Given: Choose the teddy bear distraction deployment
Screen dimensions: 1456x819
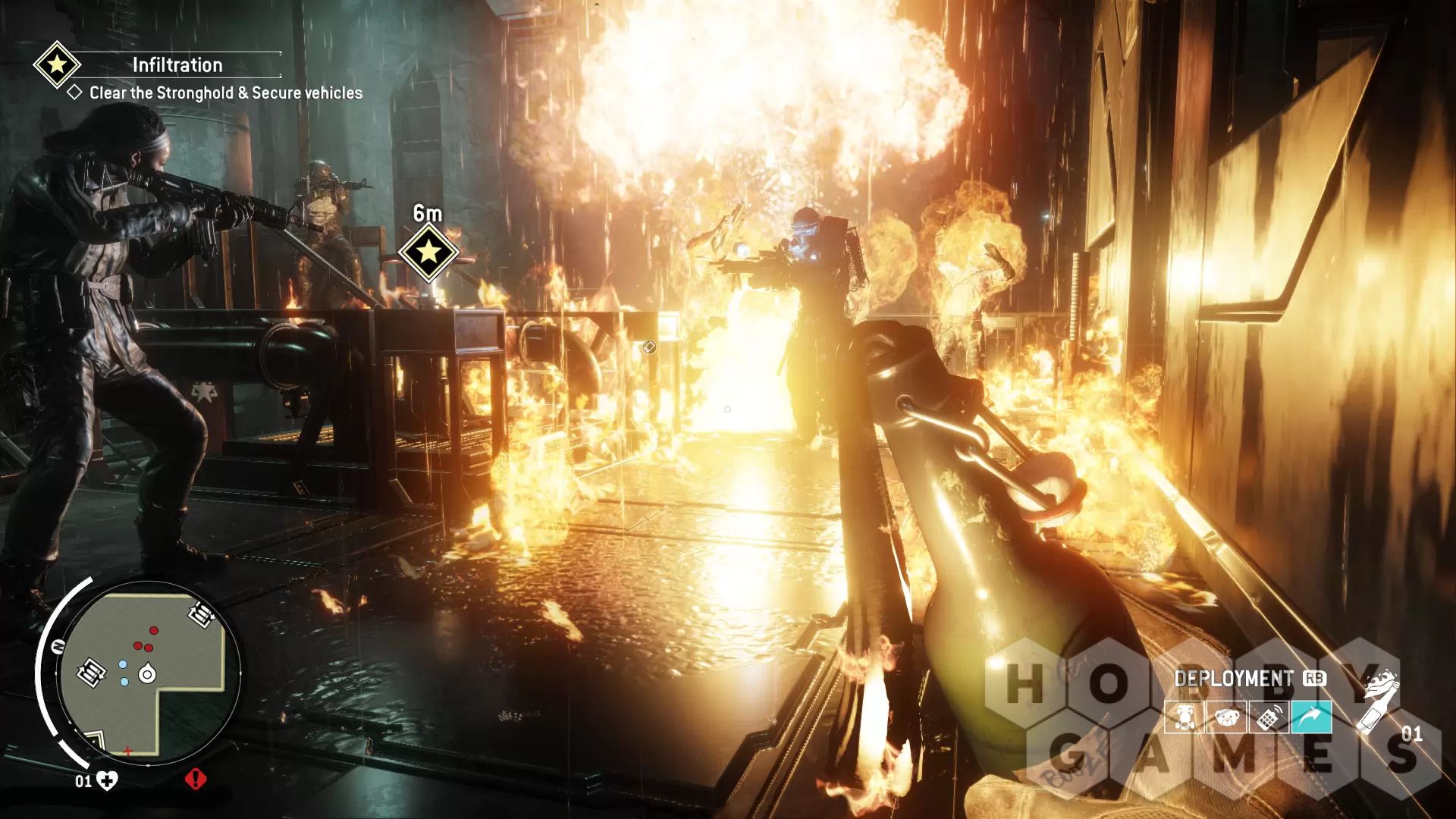Looking at the screenshot, I should click(1226, 718).
